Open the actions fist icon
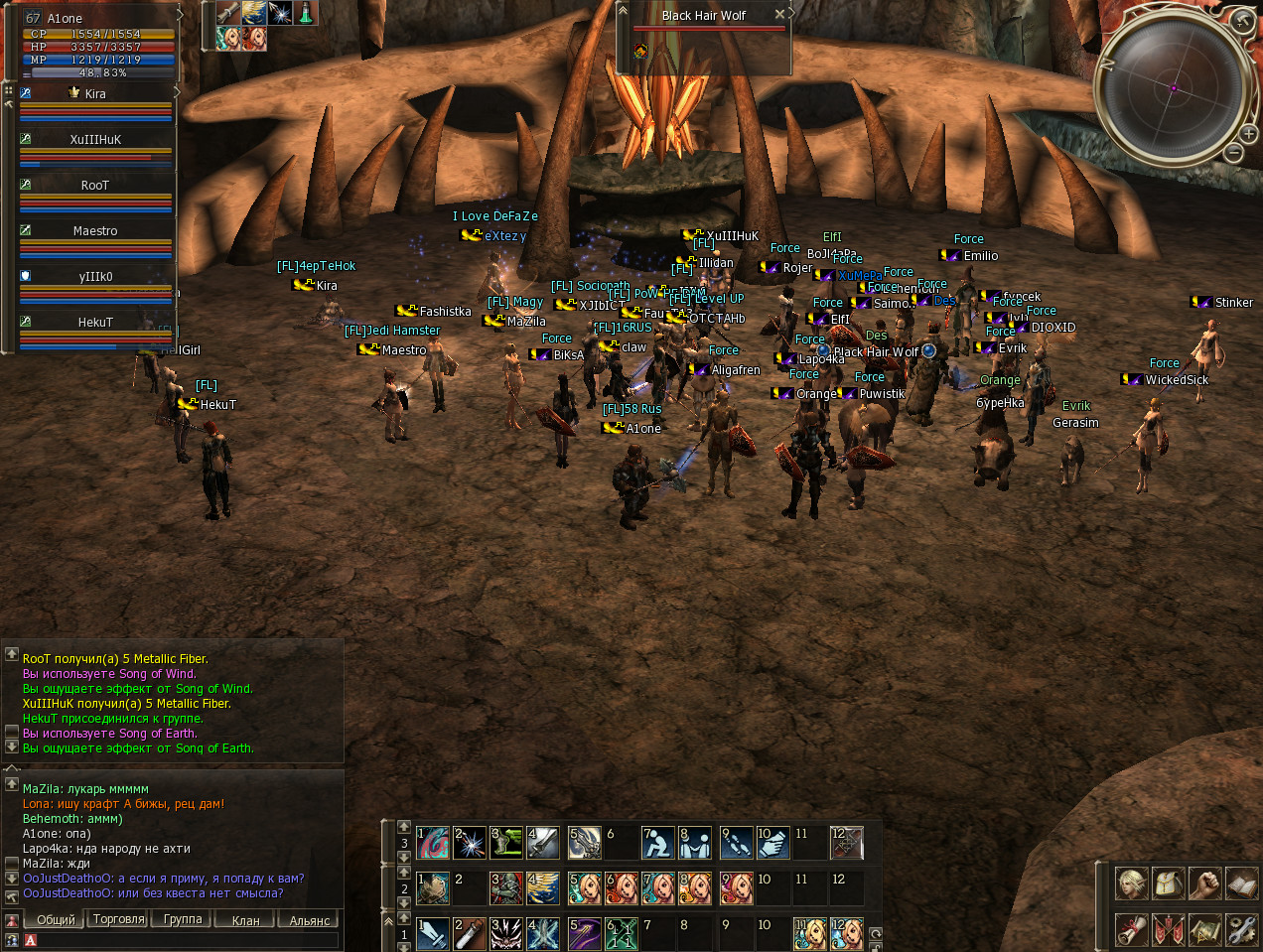1263x952 pixels. (1205, 883)
